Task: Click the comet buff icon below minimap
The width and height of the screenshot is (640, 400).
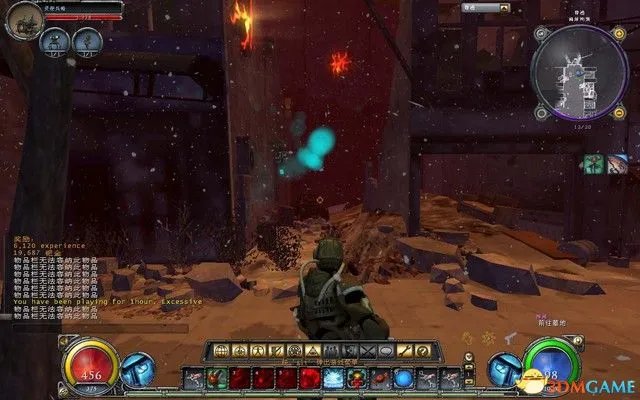Action: tap(618, 162)
